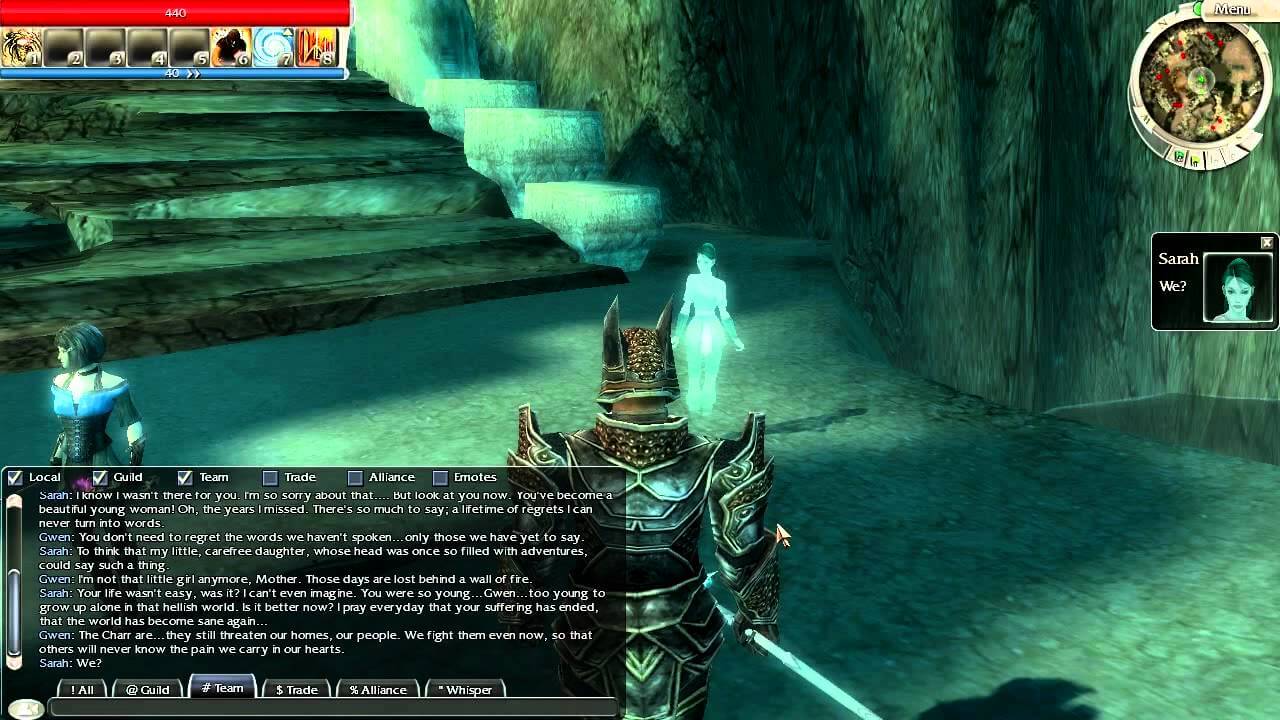Switch to the Alliance chat tab
The width and height of the screenshot is (1280, 720).
click(x=378, y=689)
